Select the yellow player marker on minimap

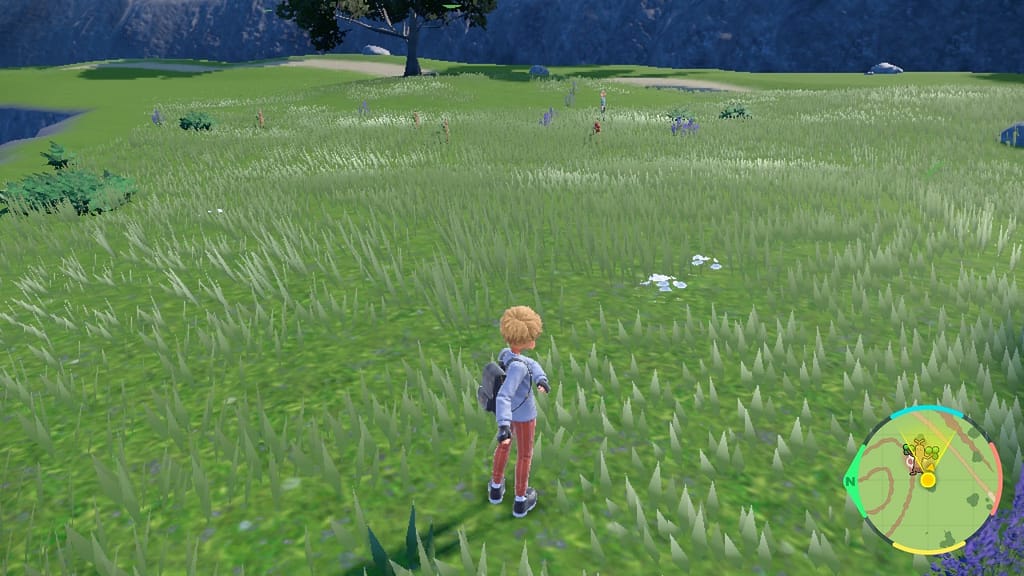[927, 480]
